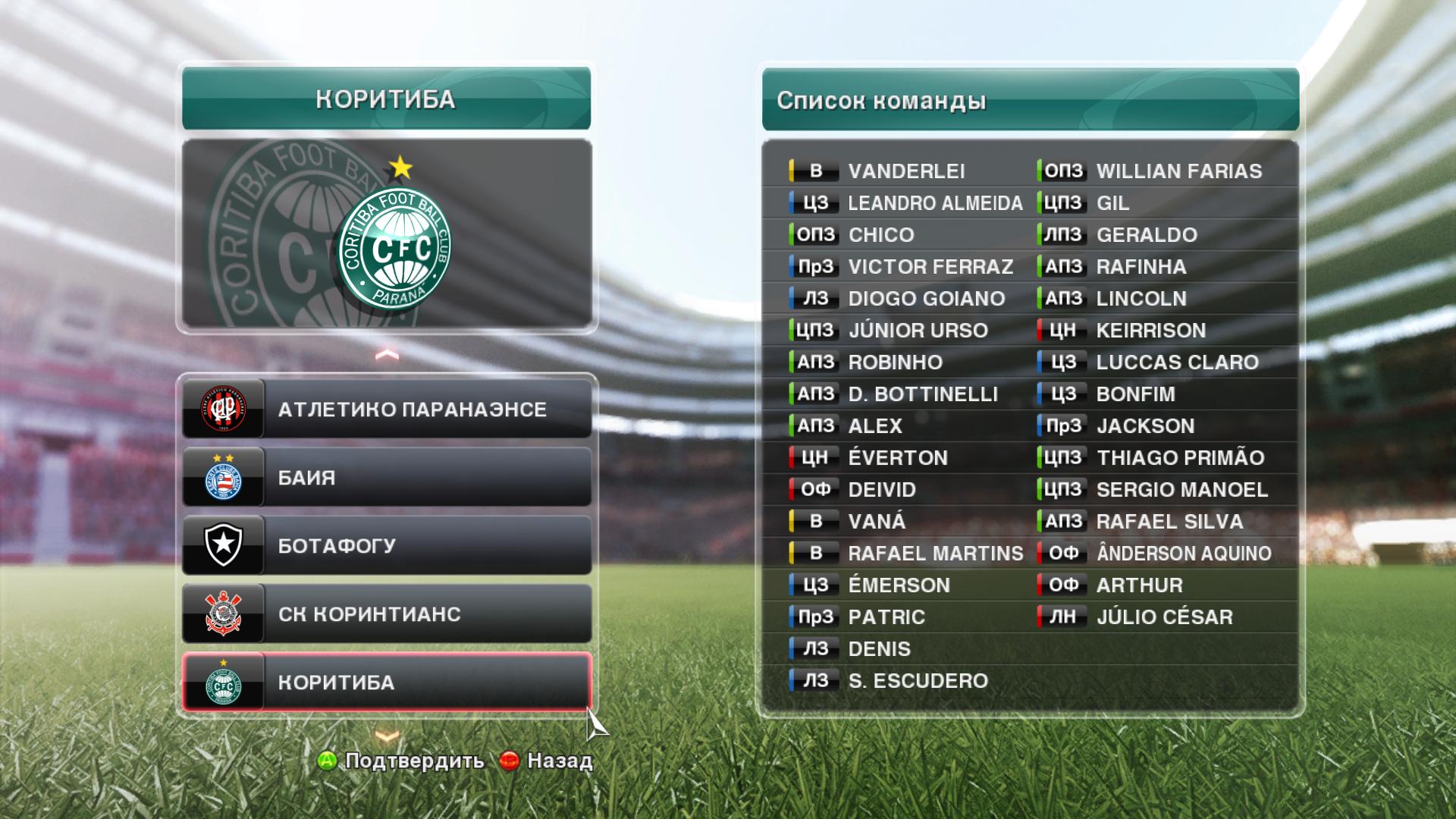The width and height of the screenshot is (1456, 819).
Task: Click player Keirrison in the roster
Action: point(1150,331)
